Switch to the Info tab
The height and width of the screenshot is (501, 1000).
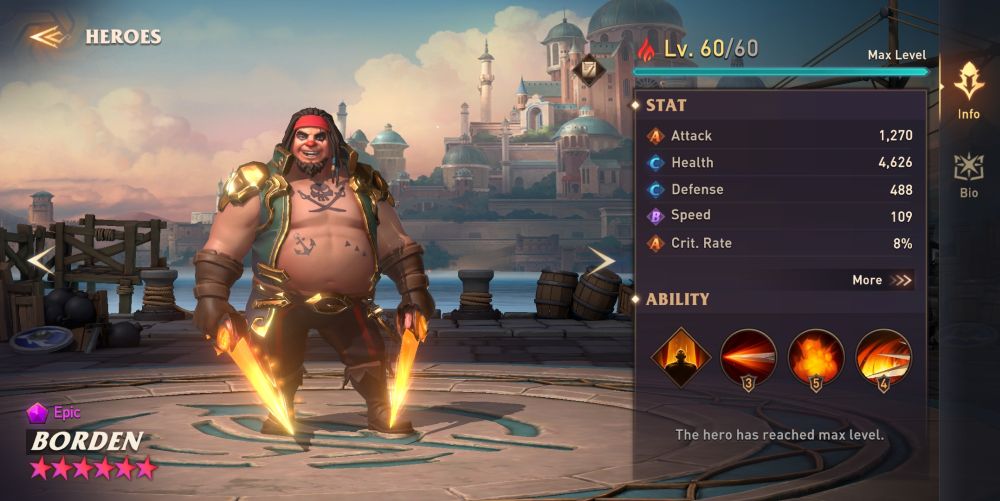pos(968,90)
